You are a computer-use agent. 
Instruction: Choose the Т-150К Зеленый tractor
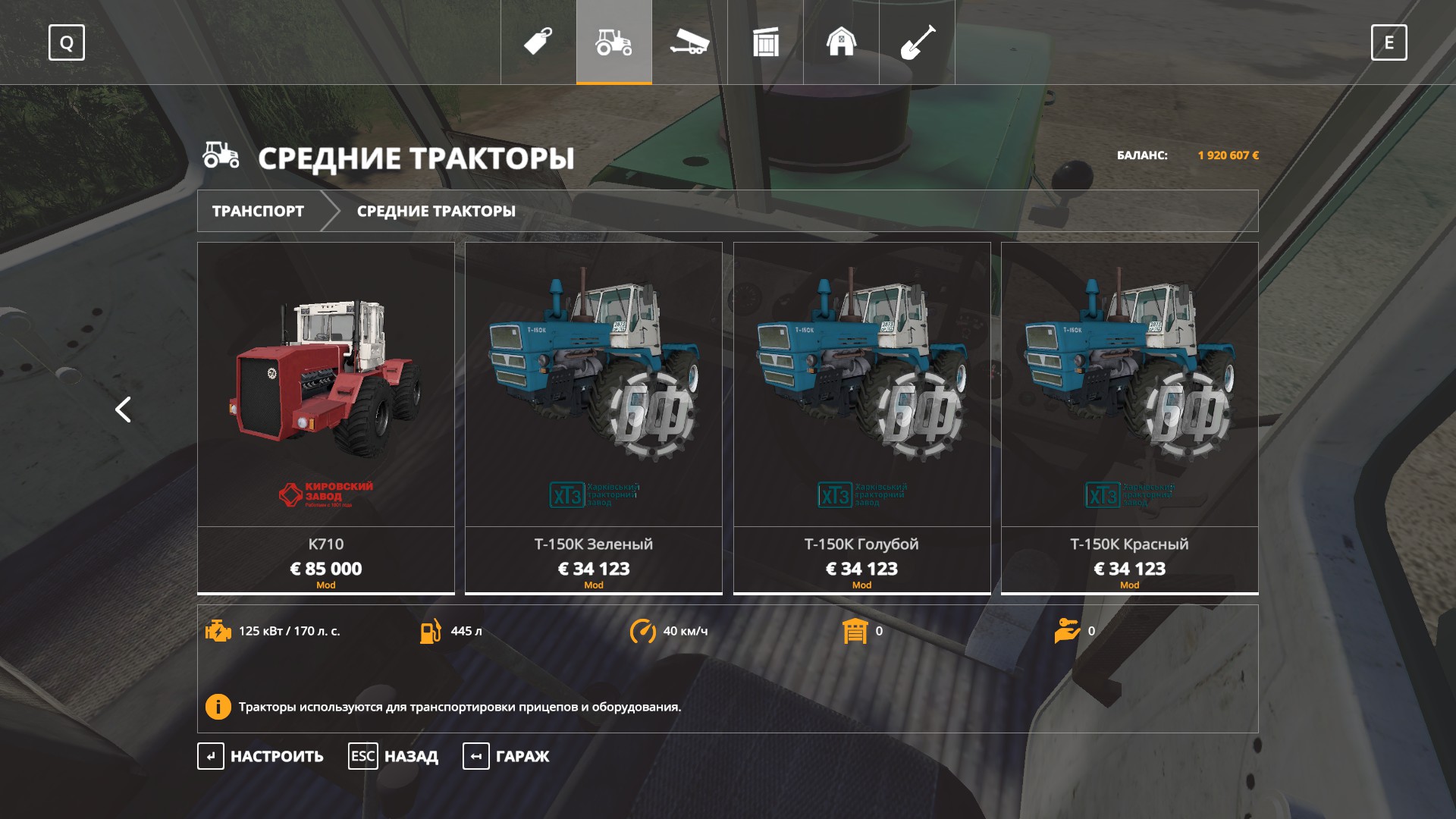tap(594, 417)
